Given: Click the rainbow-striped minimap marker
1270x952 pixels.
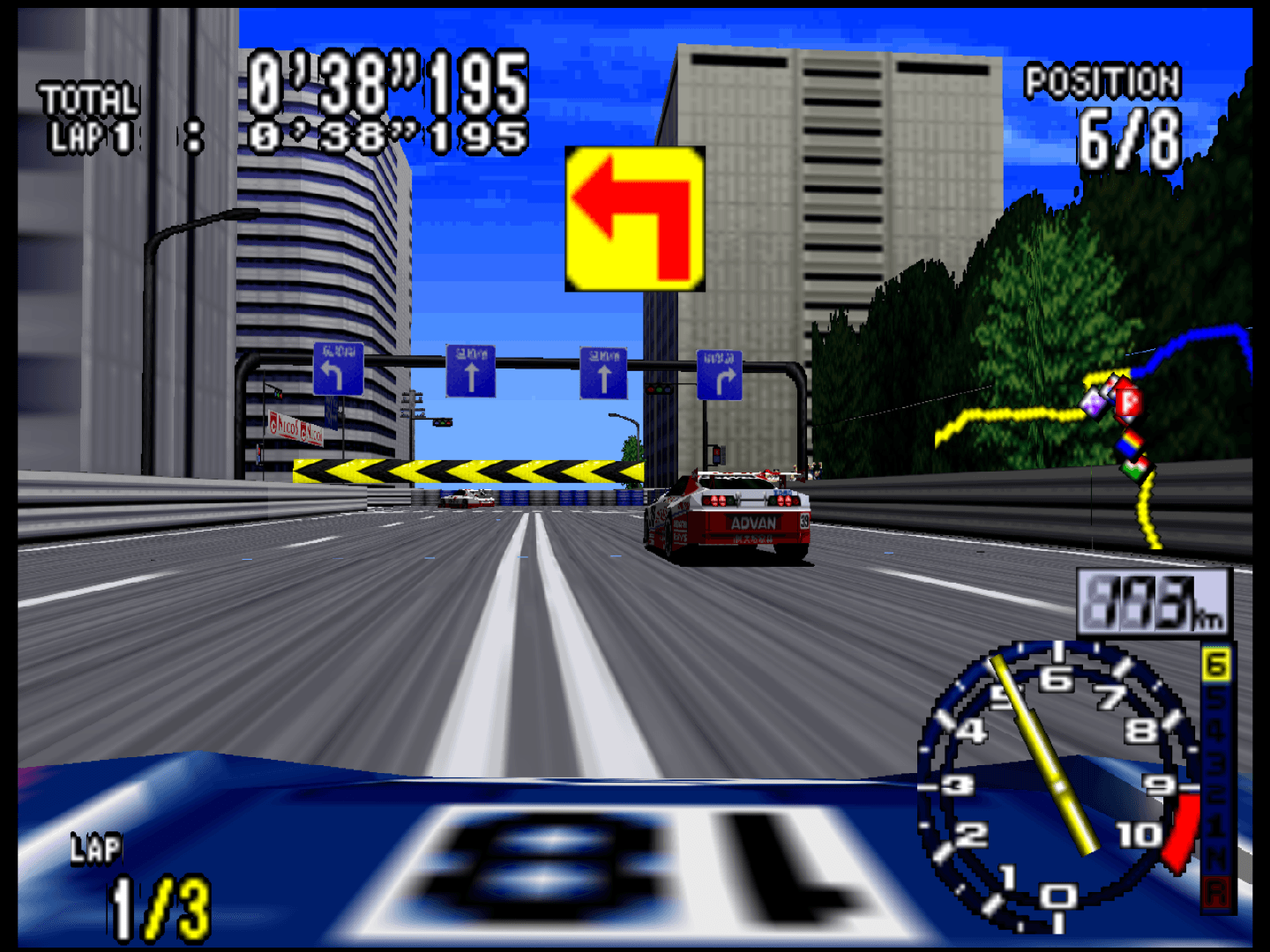Looking at the screenshot, I should tap(1131, 445).
